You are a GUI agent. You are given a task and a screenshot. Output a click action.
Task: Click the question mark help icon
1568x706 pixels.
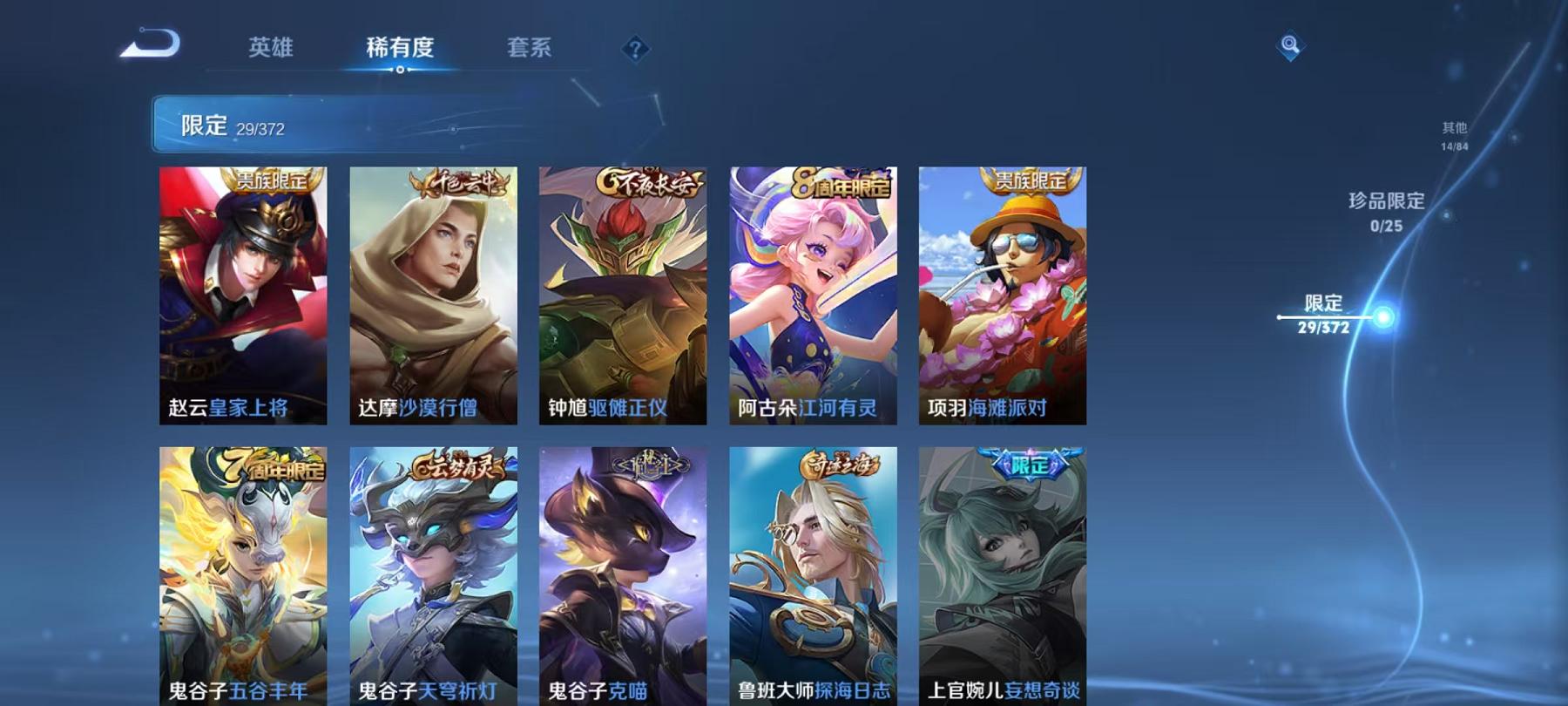[x=635, y=48]
